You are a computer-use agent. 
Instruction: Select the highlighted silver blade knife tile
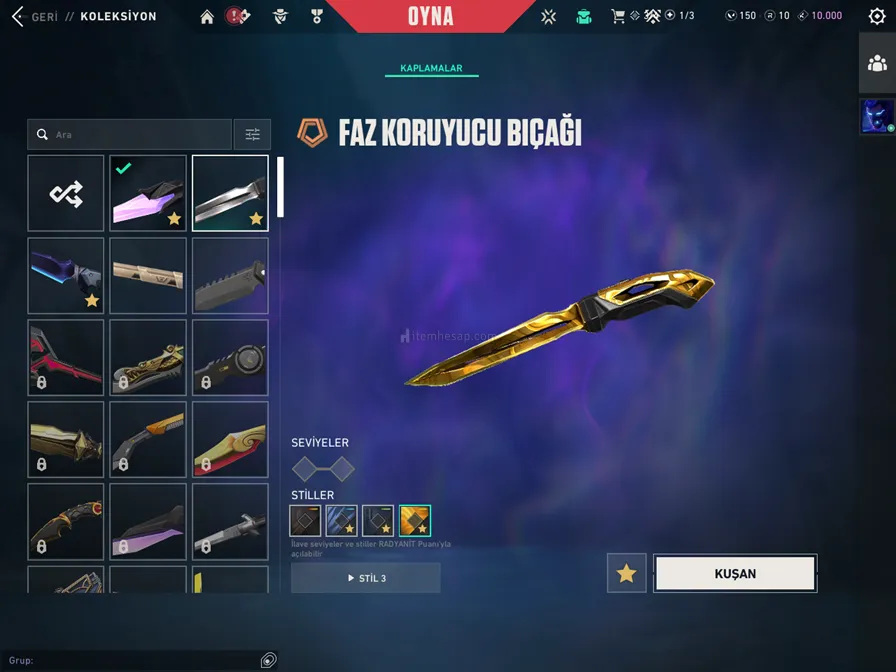[230, 193]
